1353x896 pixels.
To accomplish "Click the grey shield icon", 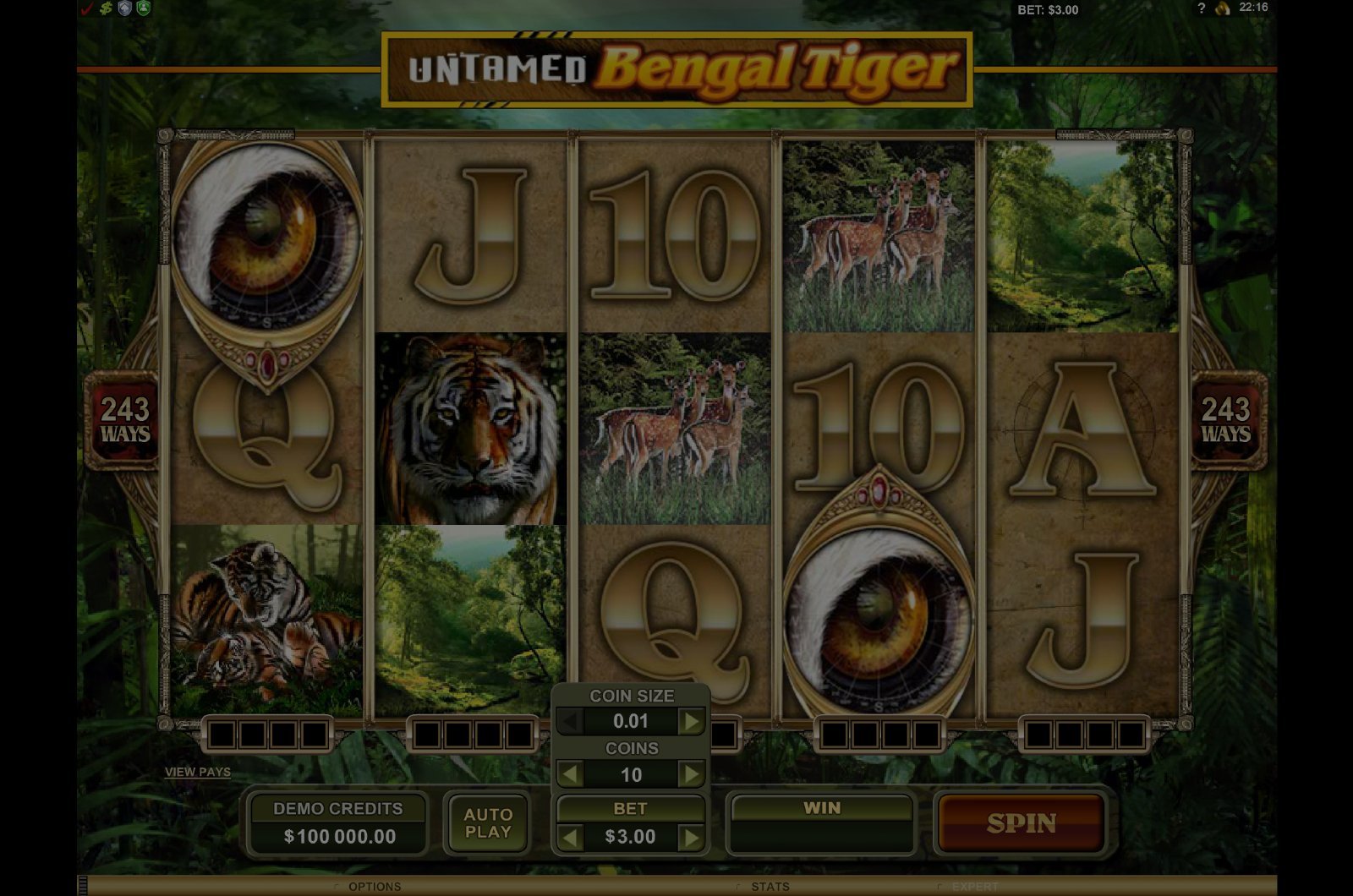I will (x=125, y=9).
